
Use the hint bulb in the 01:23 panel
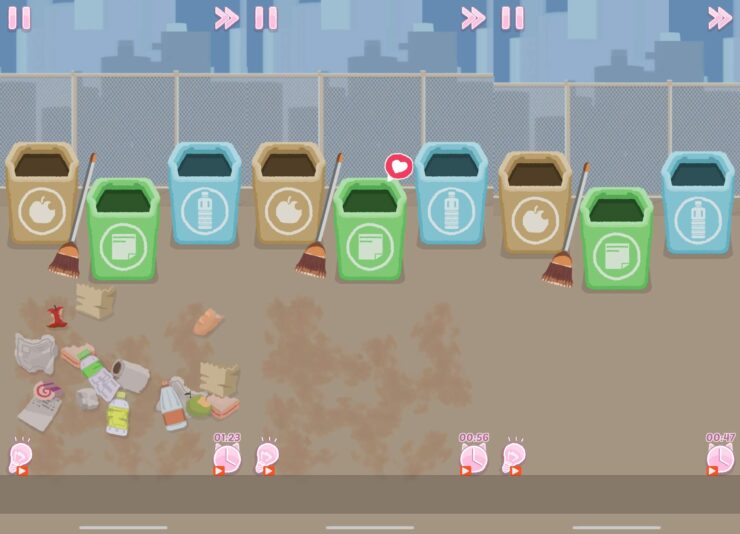20,457
